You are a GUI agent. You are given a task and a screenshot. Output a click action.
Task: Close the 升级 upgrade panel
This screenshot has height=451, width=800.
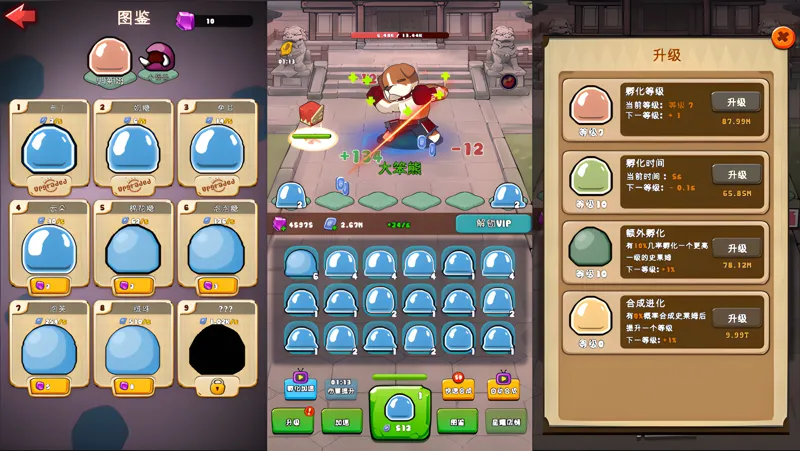point(782,37)
